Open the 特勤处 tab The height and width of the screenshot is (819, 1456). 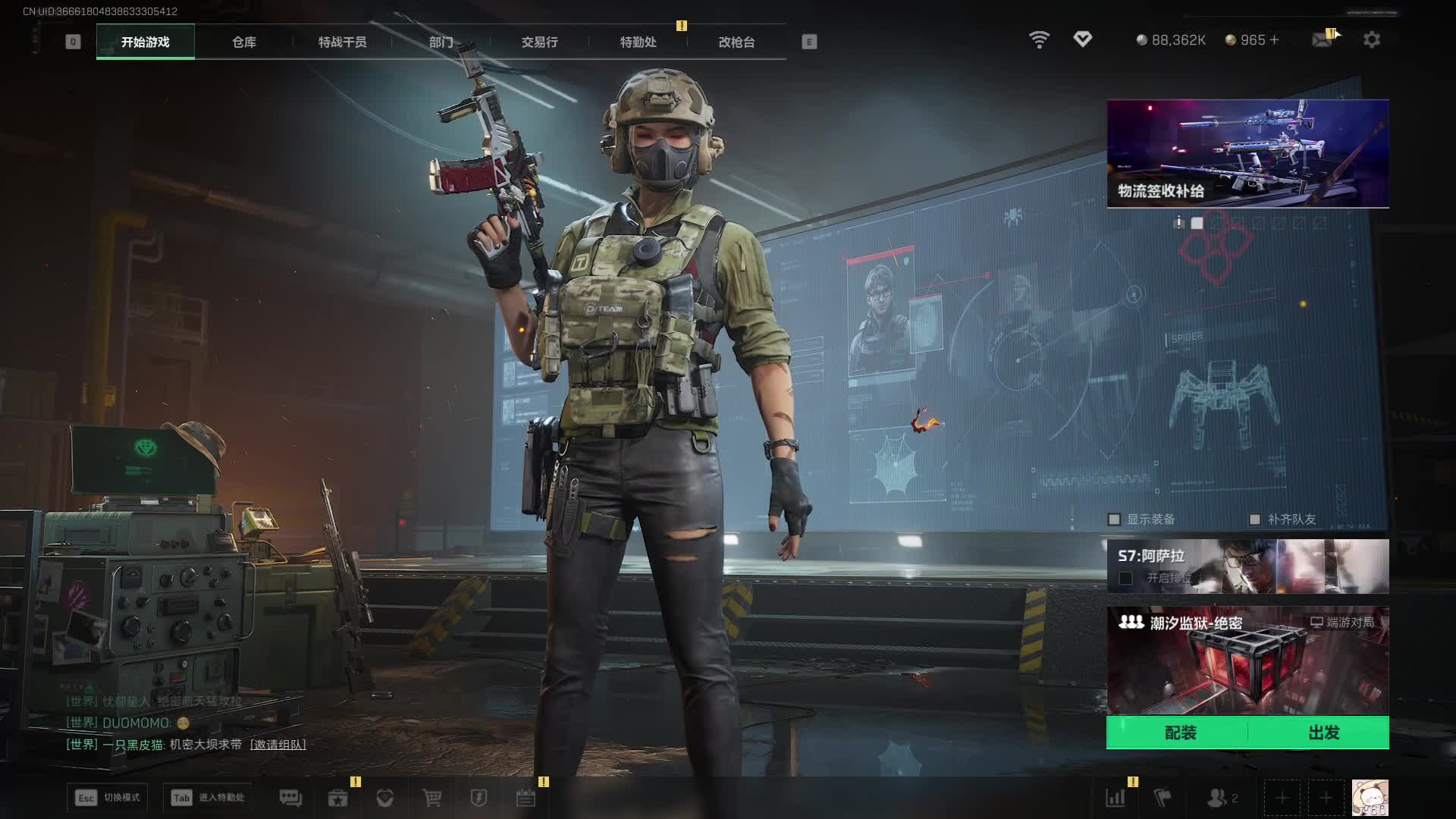(638, 42)
